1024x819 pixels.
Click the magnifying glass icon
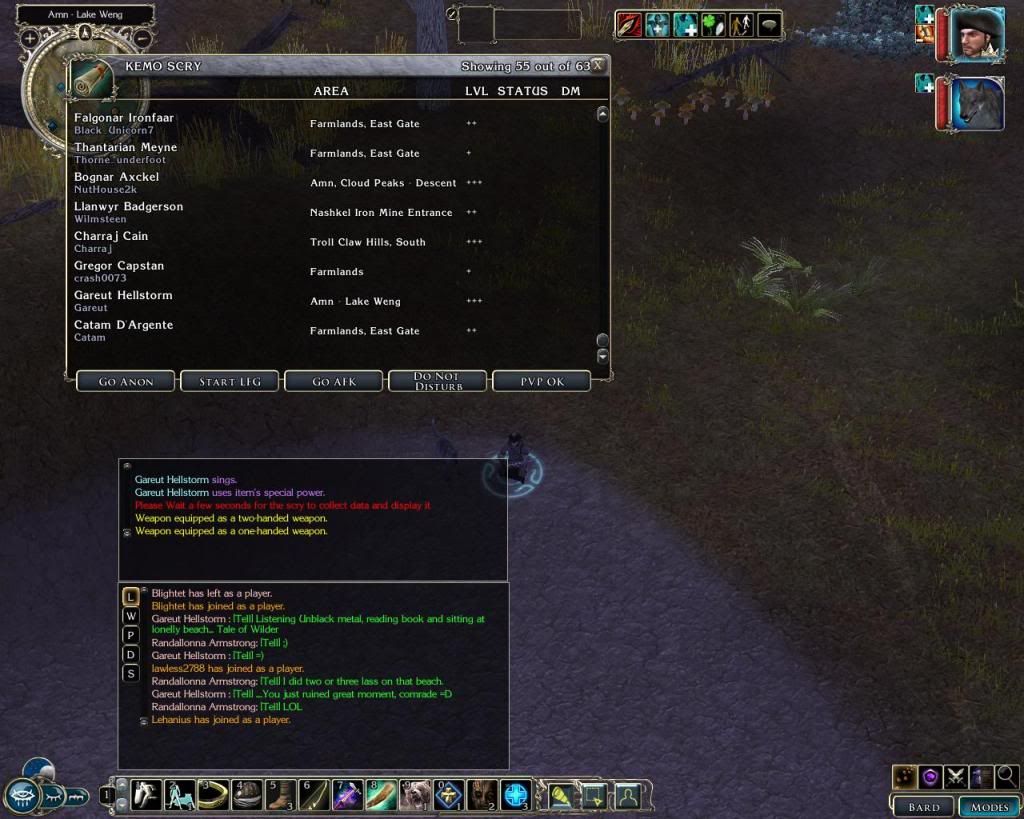click(x=1007, y=776)
